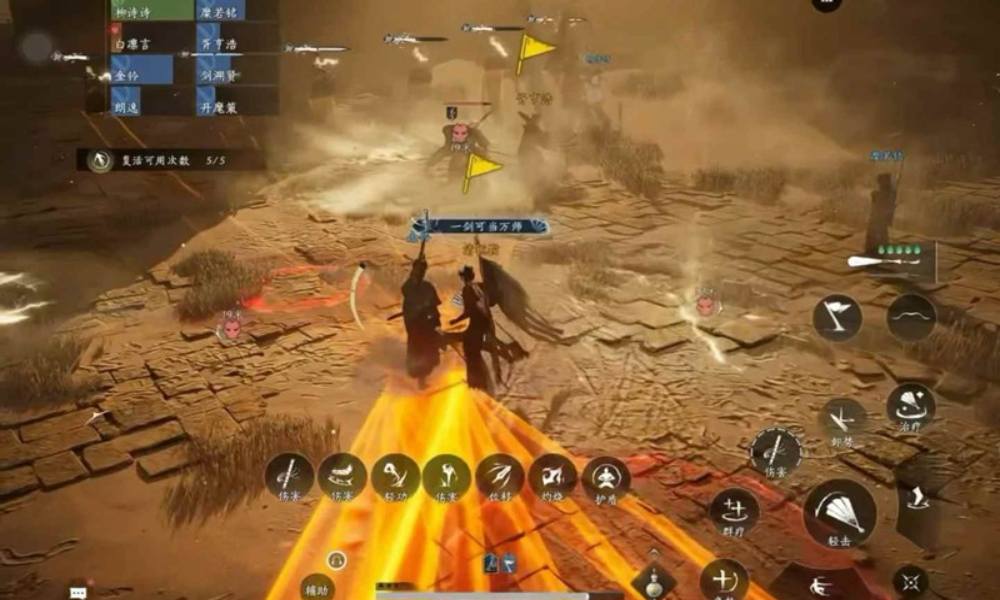The width and height of the screenshot is (1000, 600).
Task: Activate the shuriken icon button
Action: [x=911, y=580]
